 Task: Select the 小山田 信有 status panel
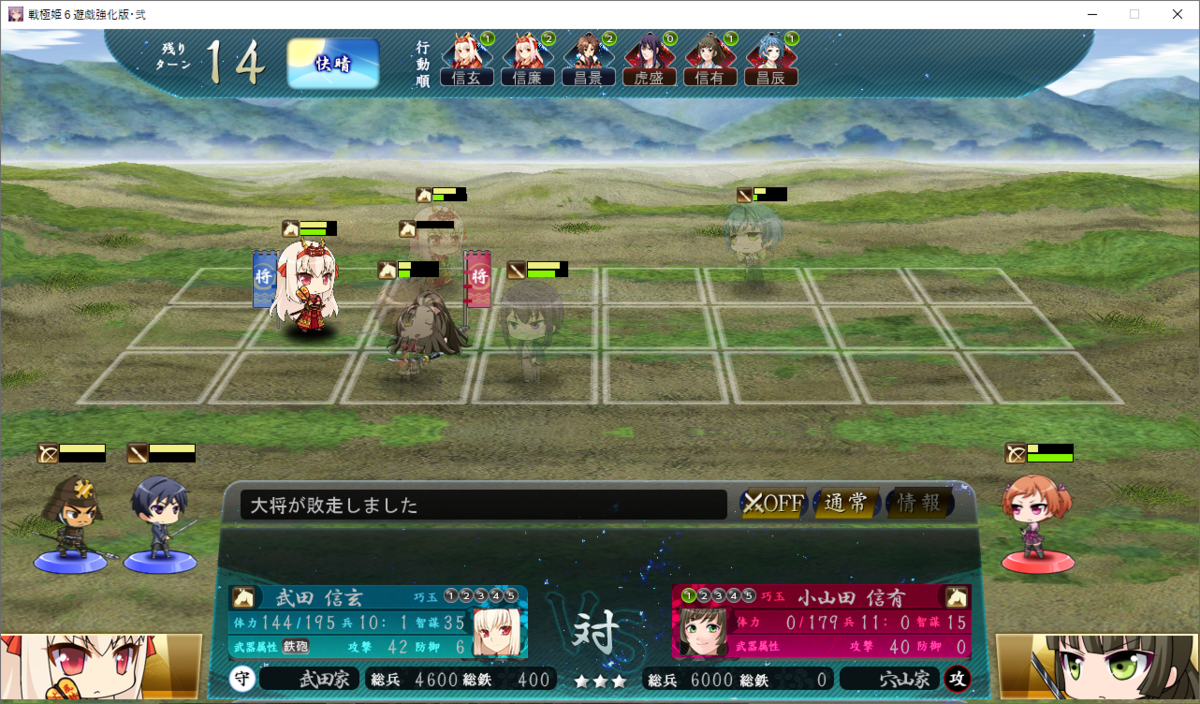[820, 622]
